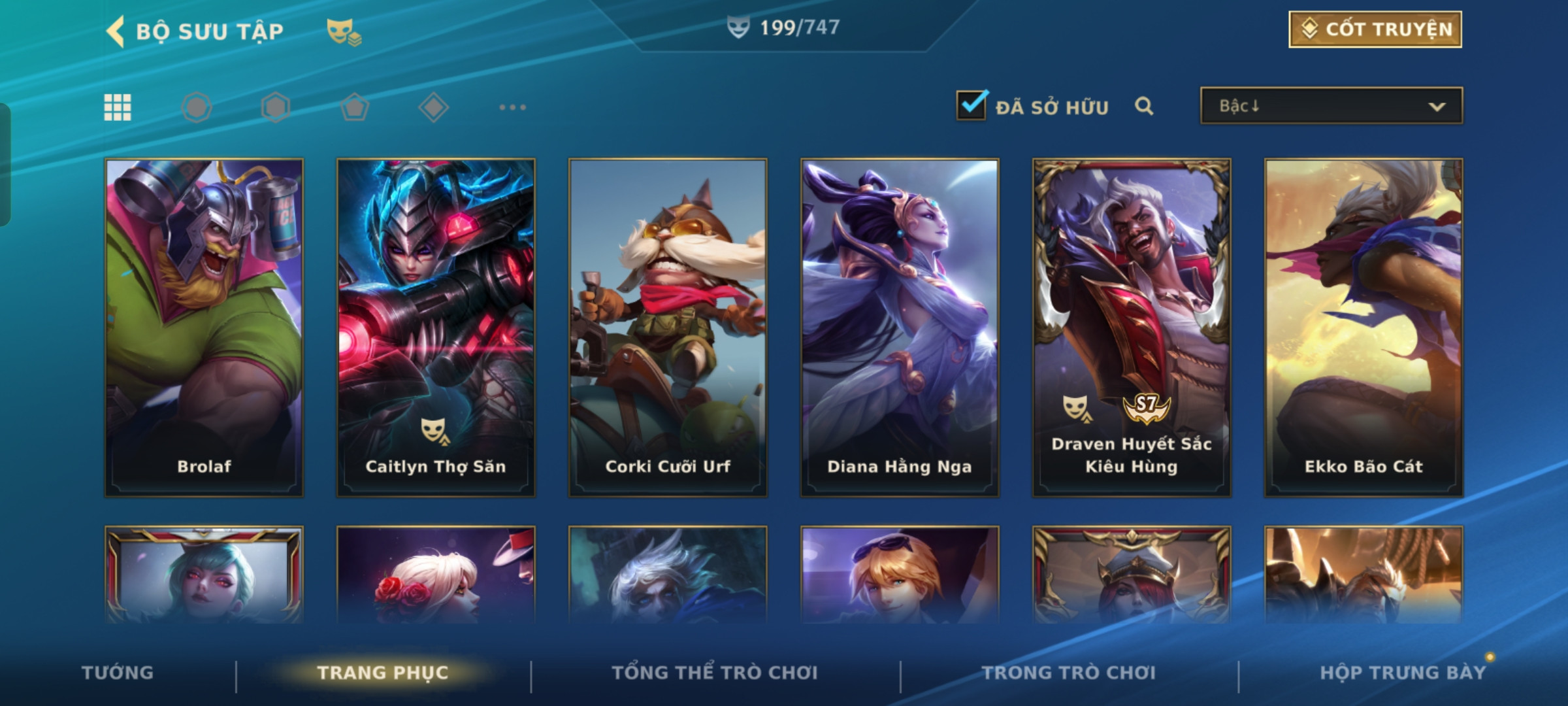Select Draven Huyết Sắc Kiêu Hùng card
The width and height of the screenshot is (1568, 706).
coord(1132,327)
